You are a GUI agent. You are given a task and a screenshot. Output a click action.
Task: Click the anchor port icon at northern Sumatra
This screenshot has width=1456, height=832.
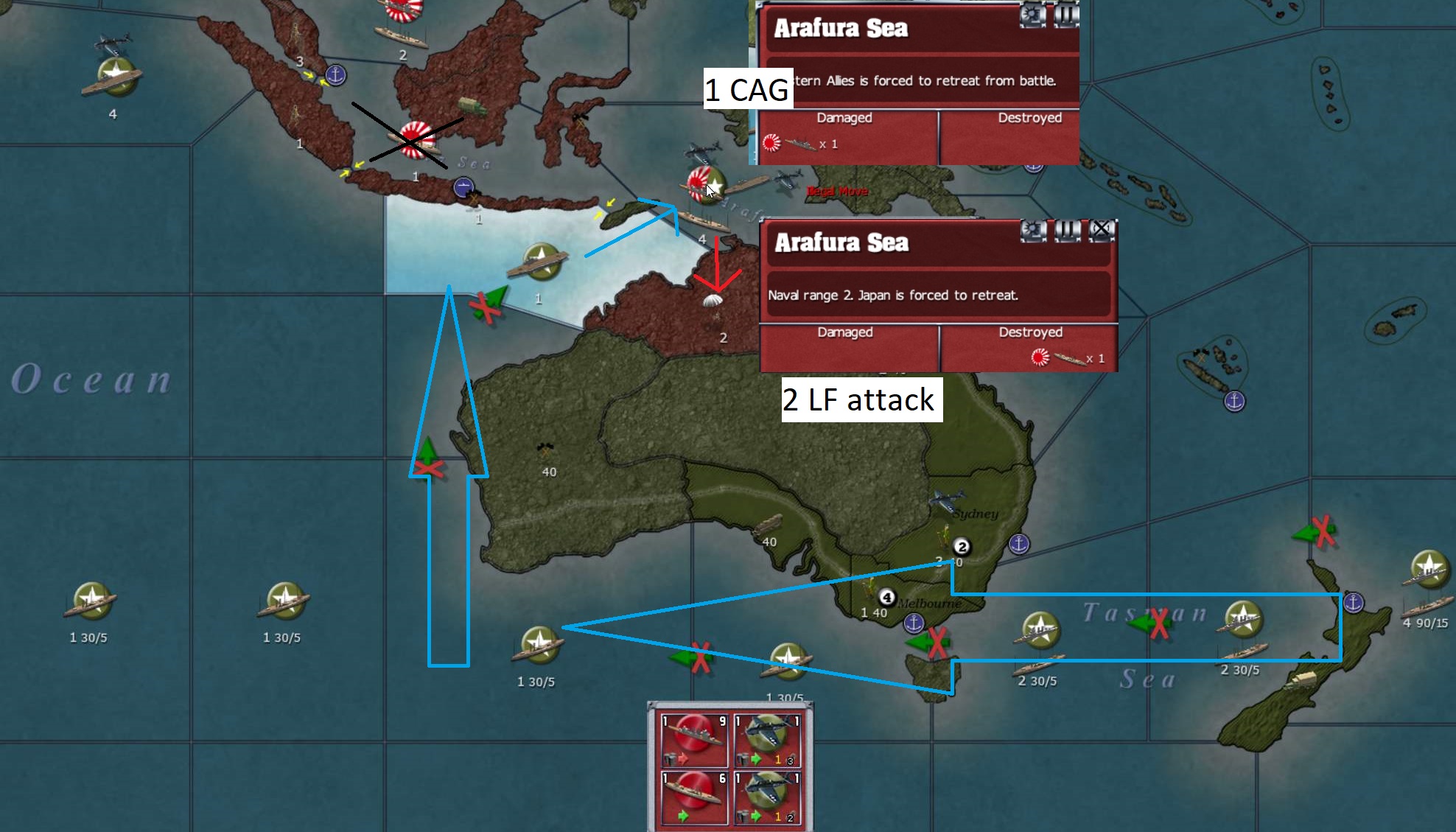[x=335, y=74]
